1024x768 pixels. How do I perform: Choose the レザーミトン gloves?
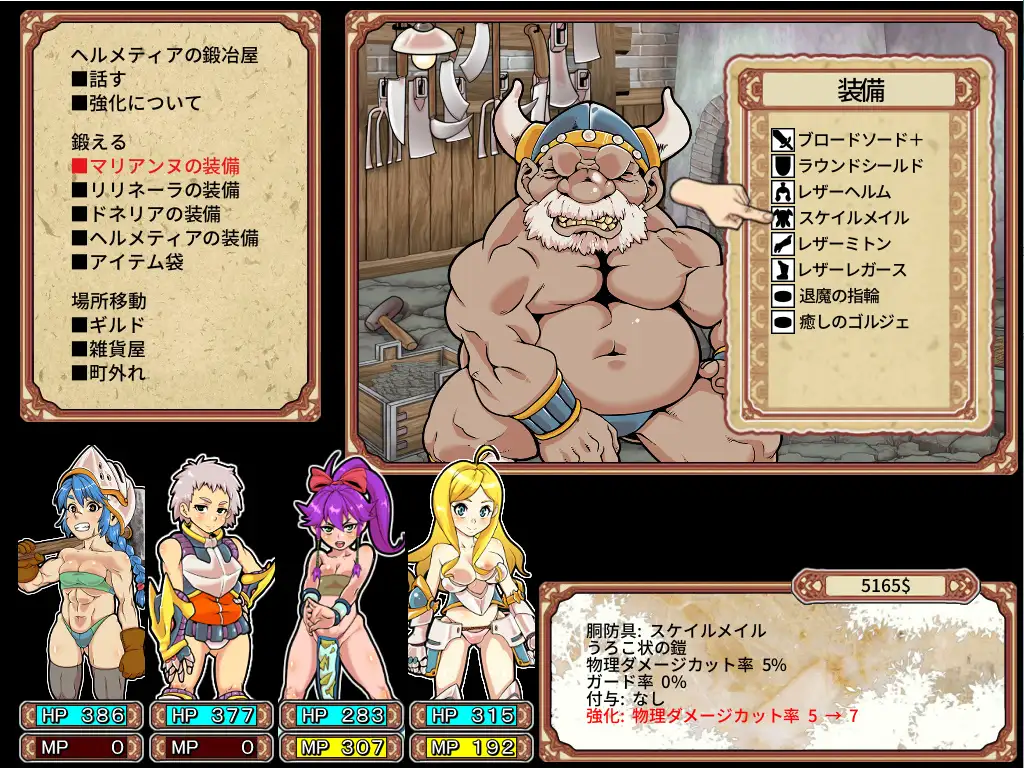[844, 244]
